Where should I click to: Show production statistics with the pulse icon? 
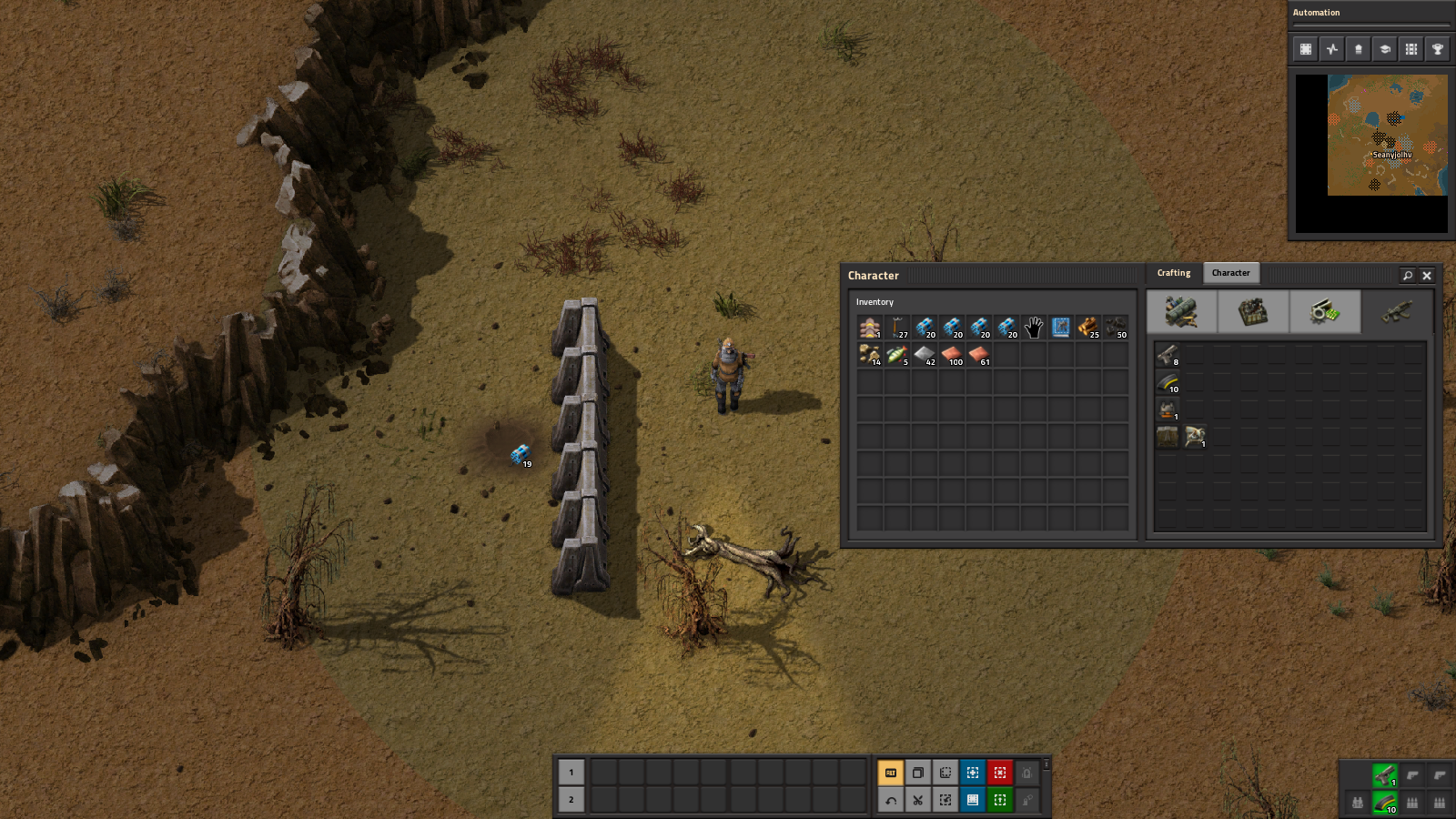pos(1332,49)
